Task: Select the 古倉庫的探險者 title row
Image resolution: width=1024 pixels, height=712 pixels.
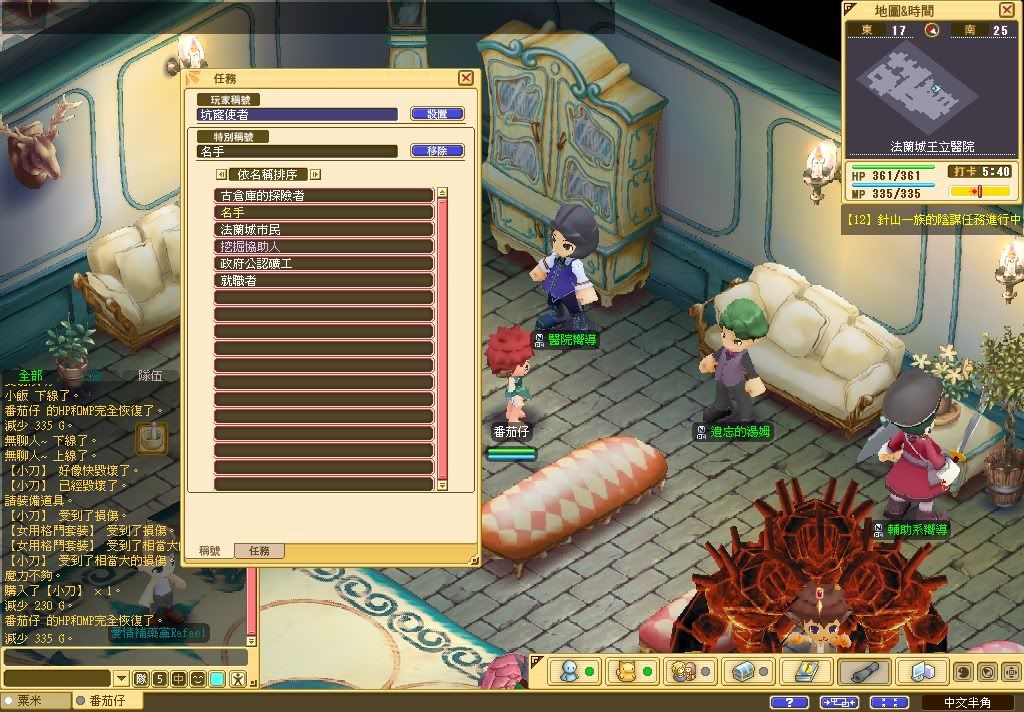Action: (x=324, y=195)
